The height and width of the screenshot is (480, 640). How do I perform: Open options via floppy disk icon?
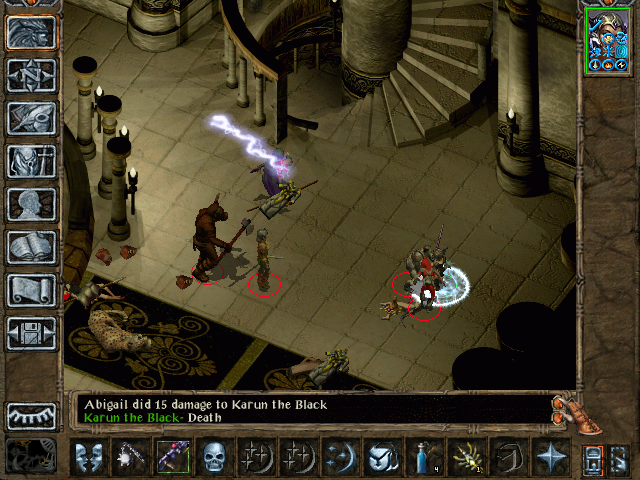32,333
